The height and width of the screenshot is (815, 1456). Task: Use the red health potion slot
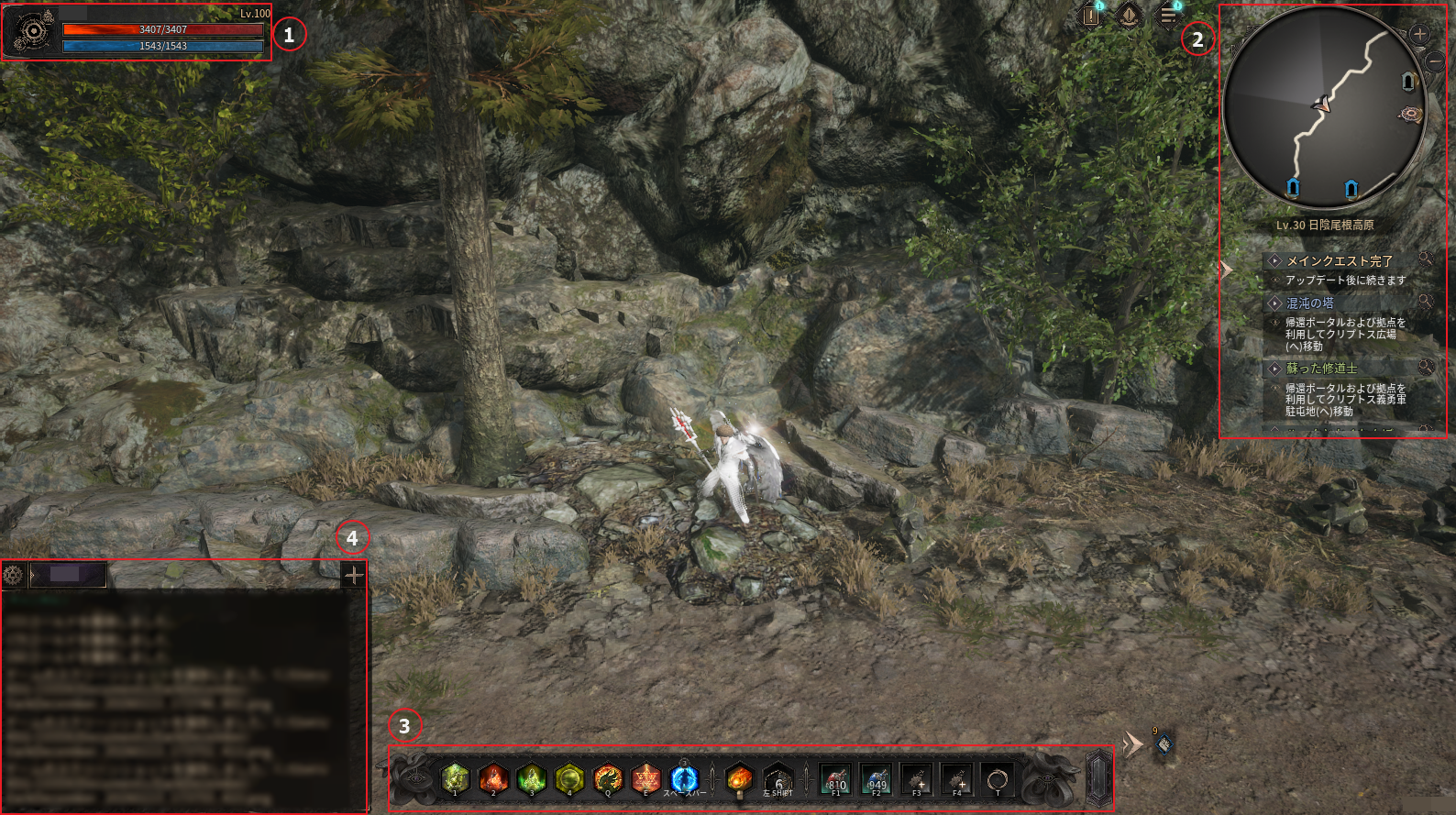pyautogui.click(x=835, y=779)
